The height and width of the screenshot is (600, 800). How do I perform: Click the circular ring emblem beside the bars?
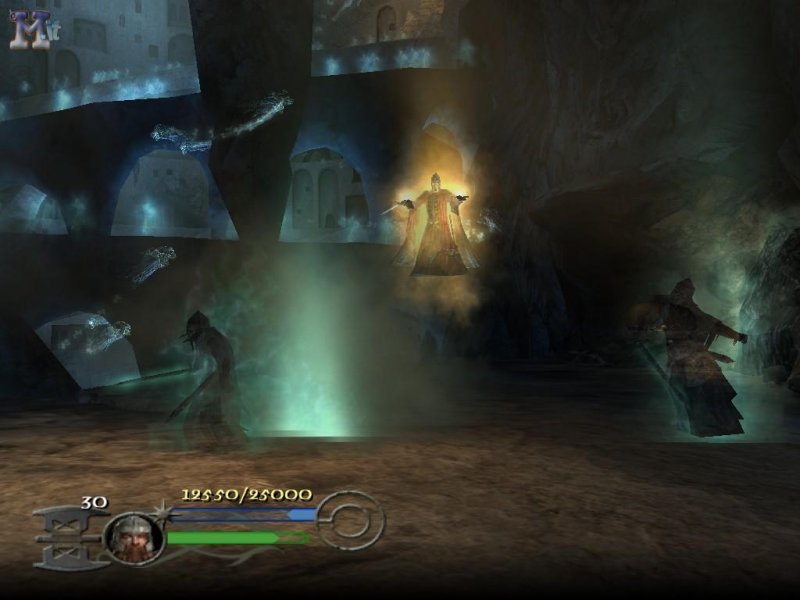click(x=351, y=520)
